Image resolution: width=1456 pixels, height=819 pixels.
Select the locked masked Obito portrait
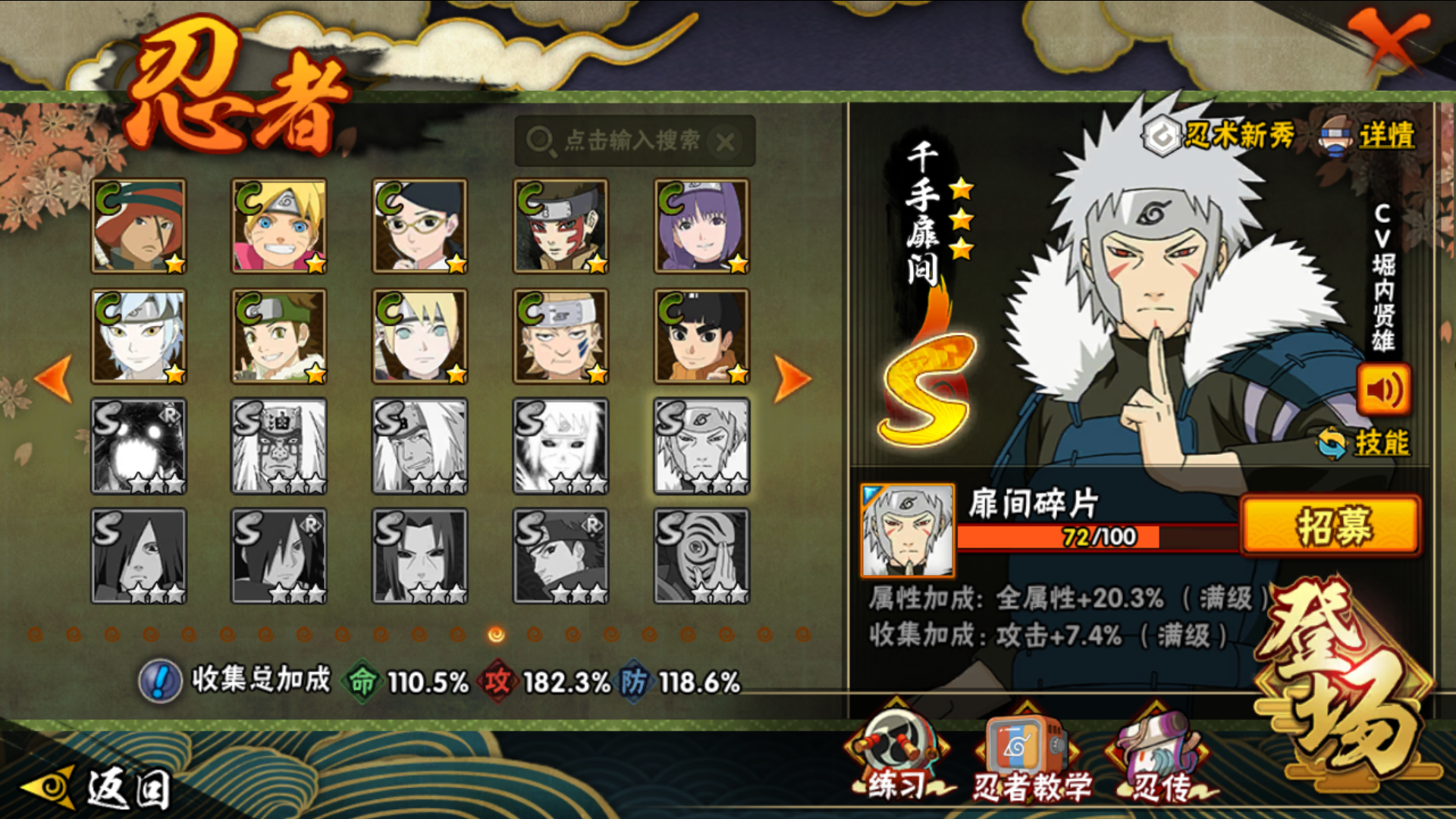pyautogui.click(x=701, y=556)
